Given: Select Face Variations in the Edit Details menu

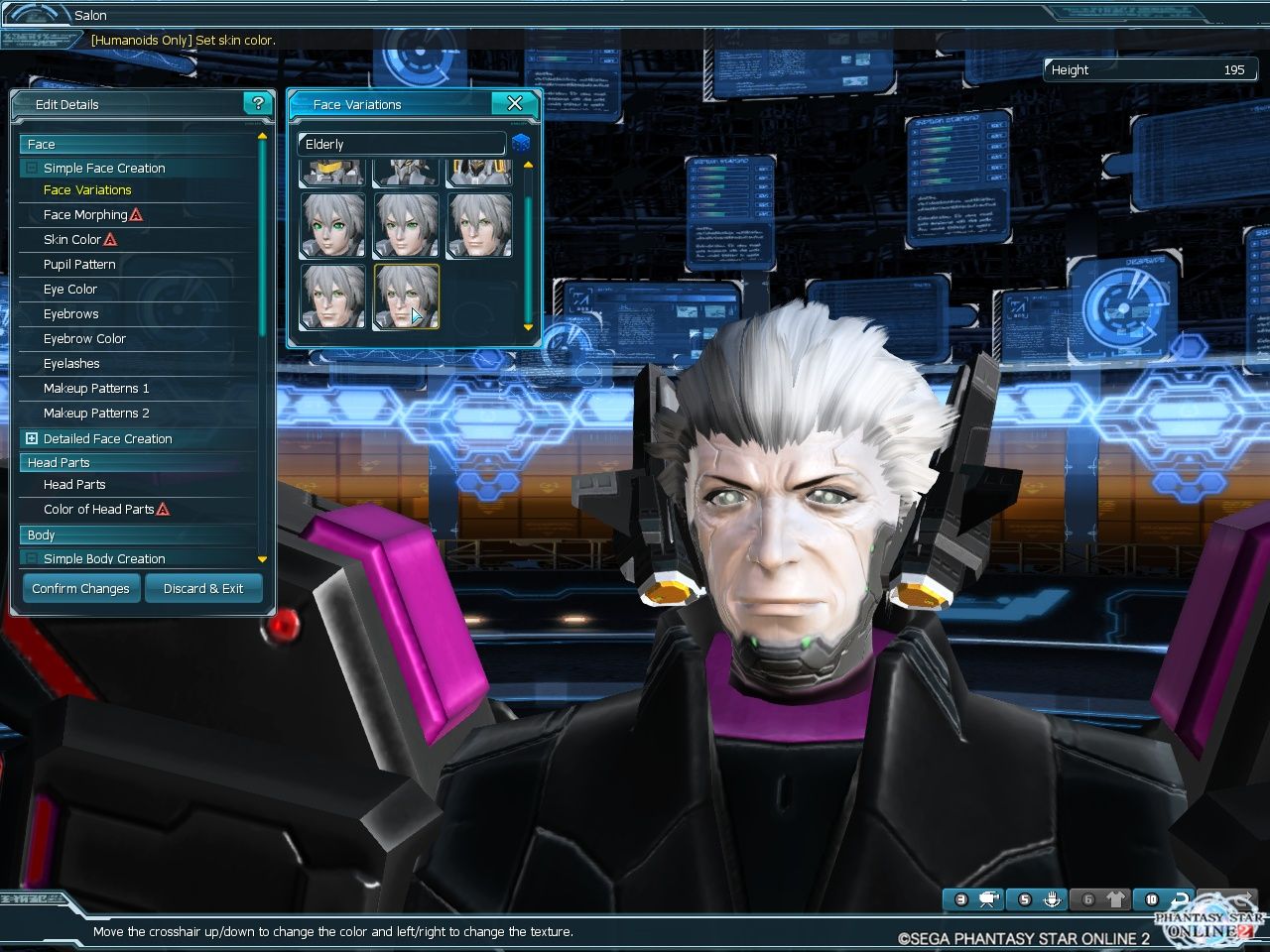Looking at the screenshot, I should coord(86,189).
